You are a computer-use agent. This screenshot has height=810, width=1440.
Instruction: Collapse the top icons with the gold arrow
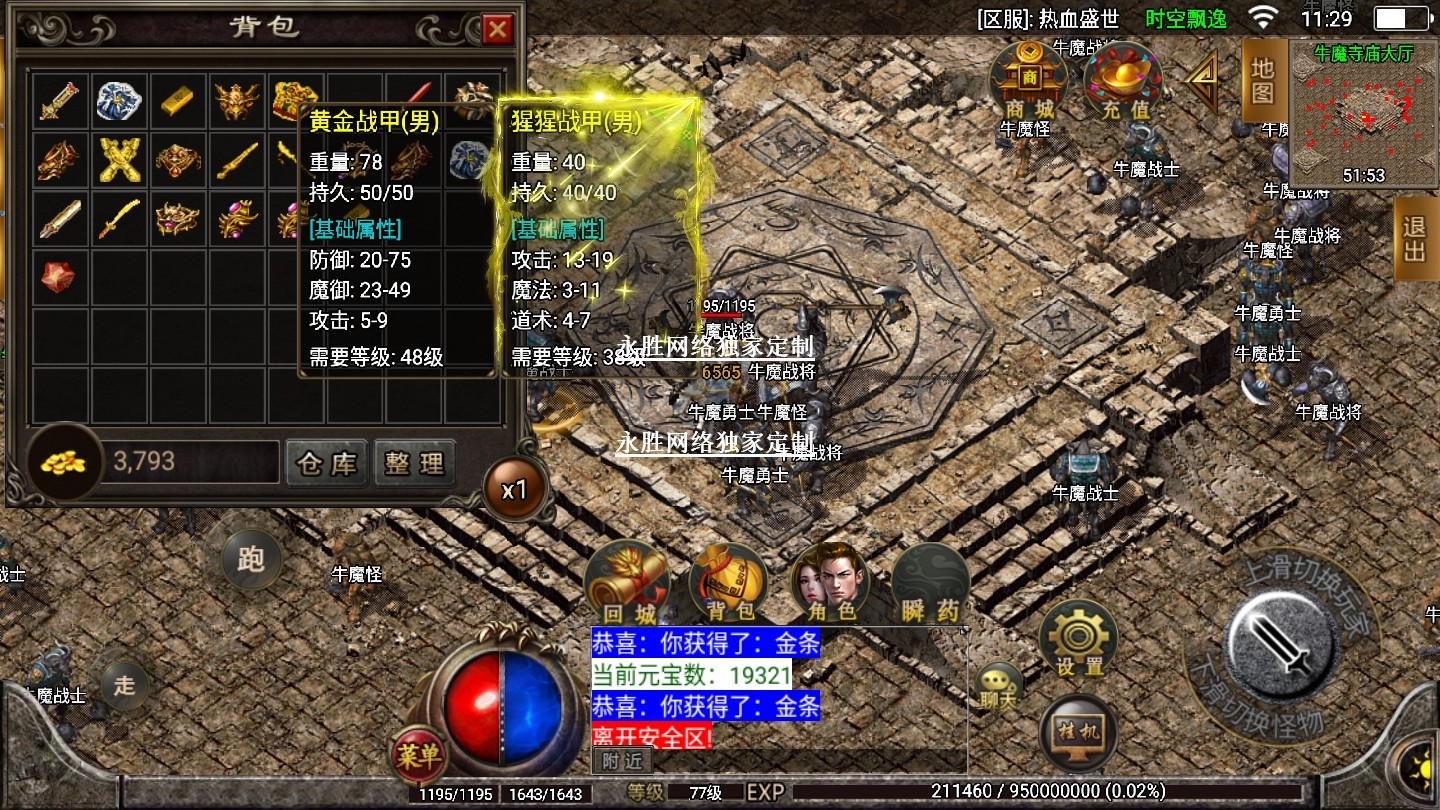click(x=1201, y=81)
